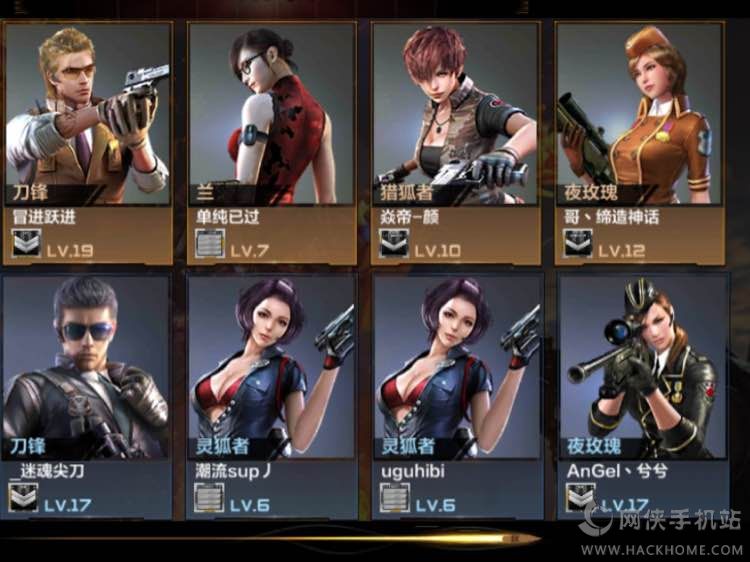The image size is (750, 562).
Task: Choose the 单纯已过 player card
Action: point(271,142)
